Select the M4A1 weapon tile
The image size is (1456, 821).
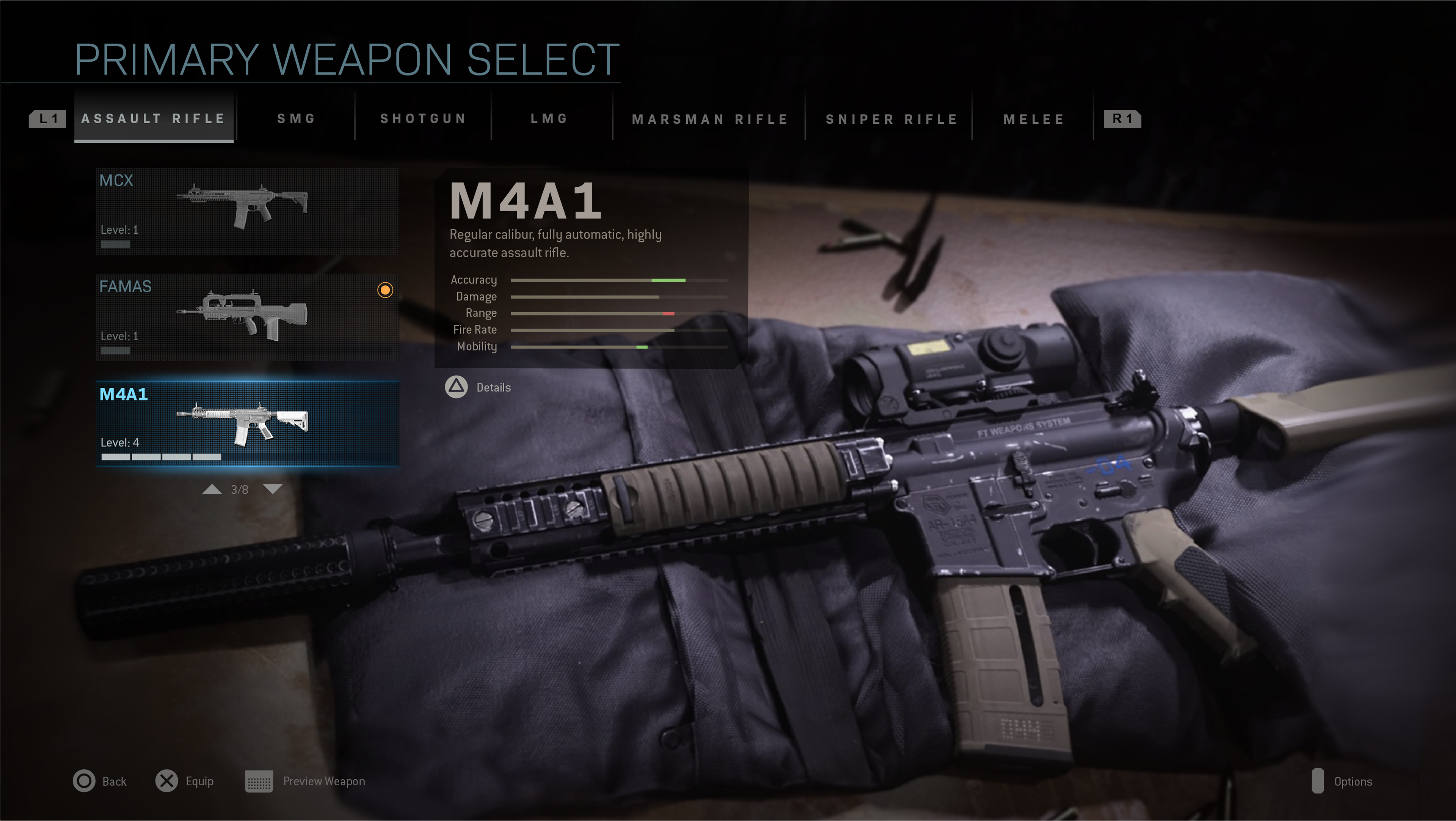click(x=247, y=423)
